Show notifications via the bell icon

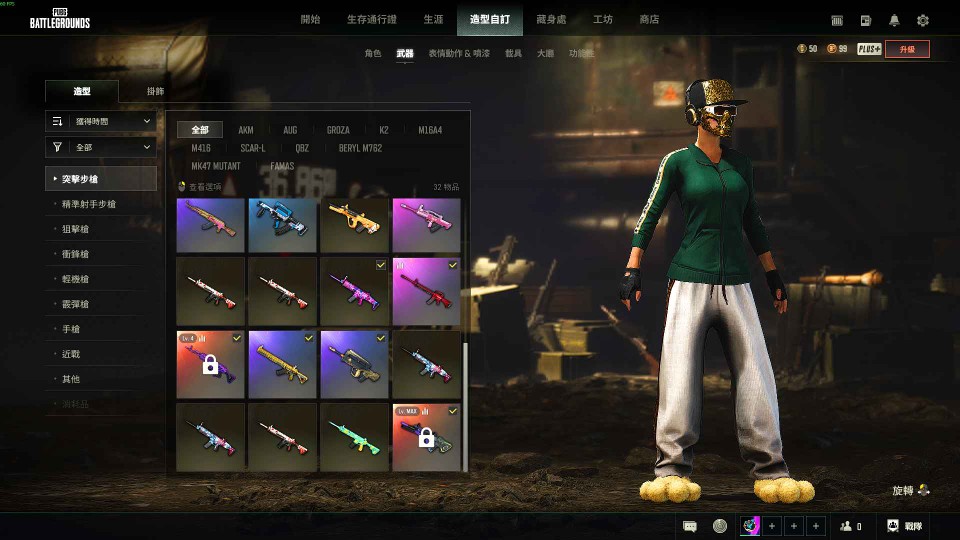(894, 20)
